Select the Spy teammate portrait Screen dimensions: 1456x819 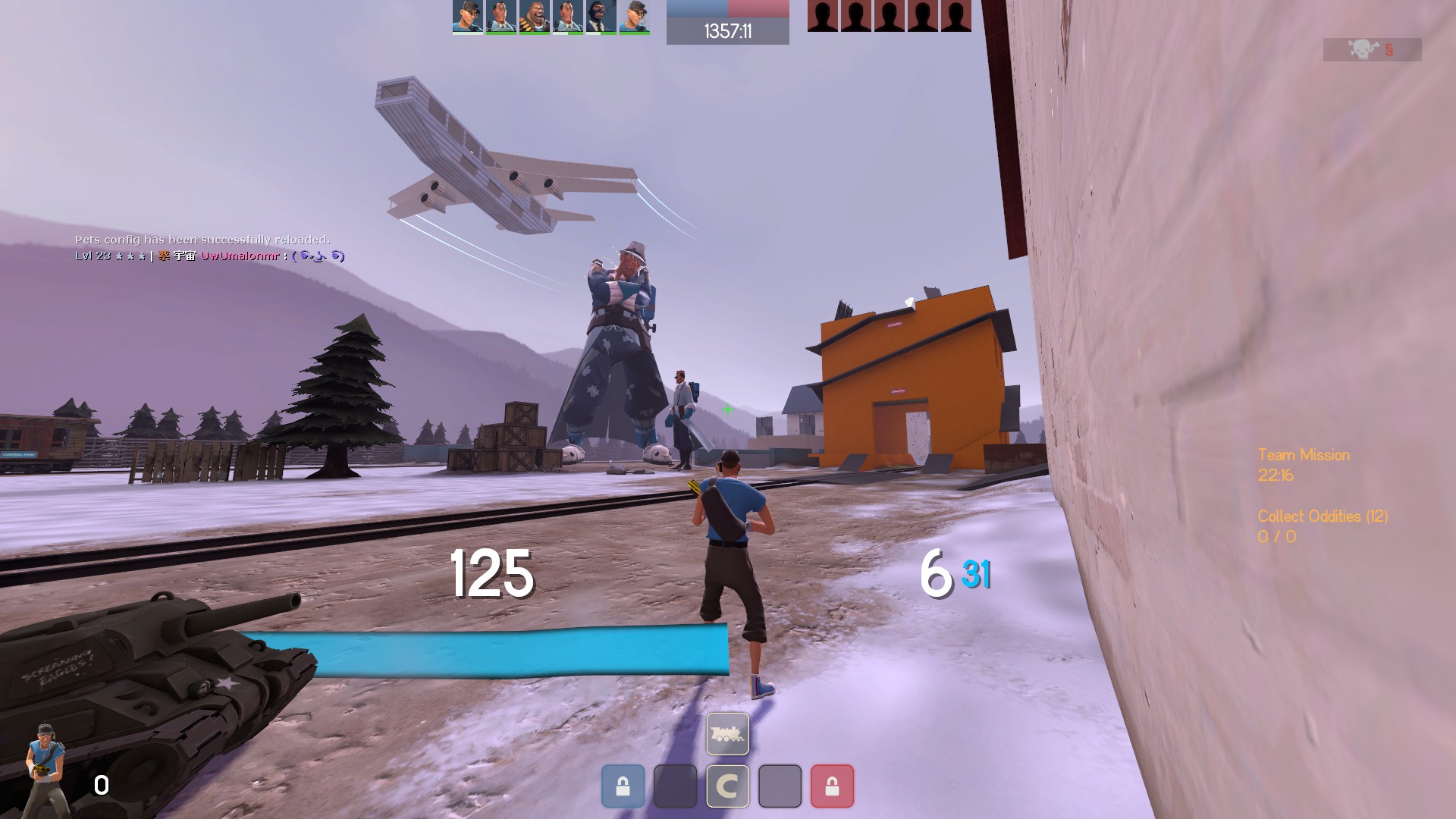(601, 17)
